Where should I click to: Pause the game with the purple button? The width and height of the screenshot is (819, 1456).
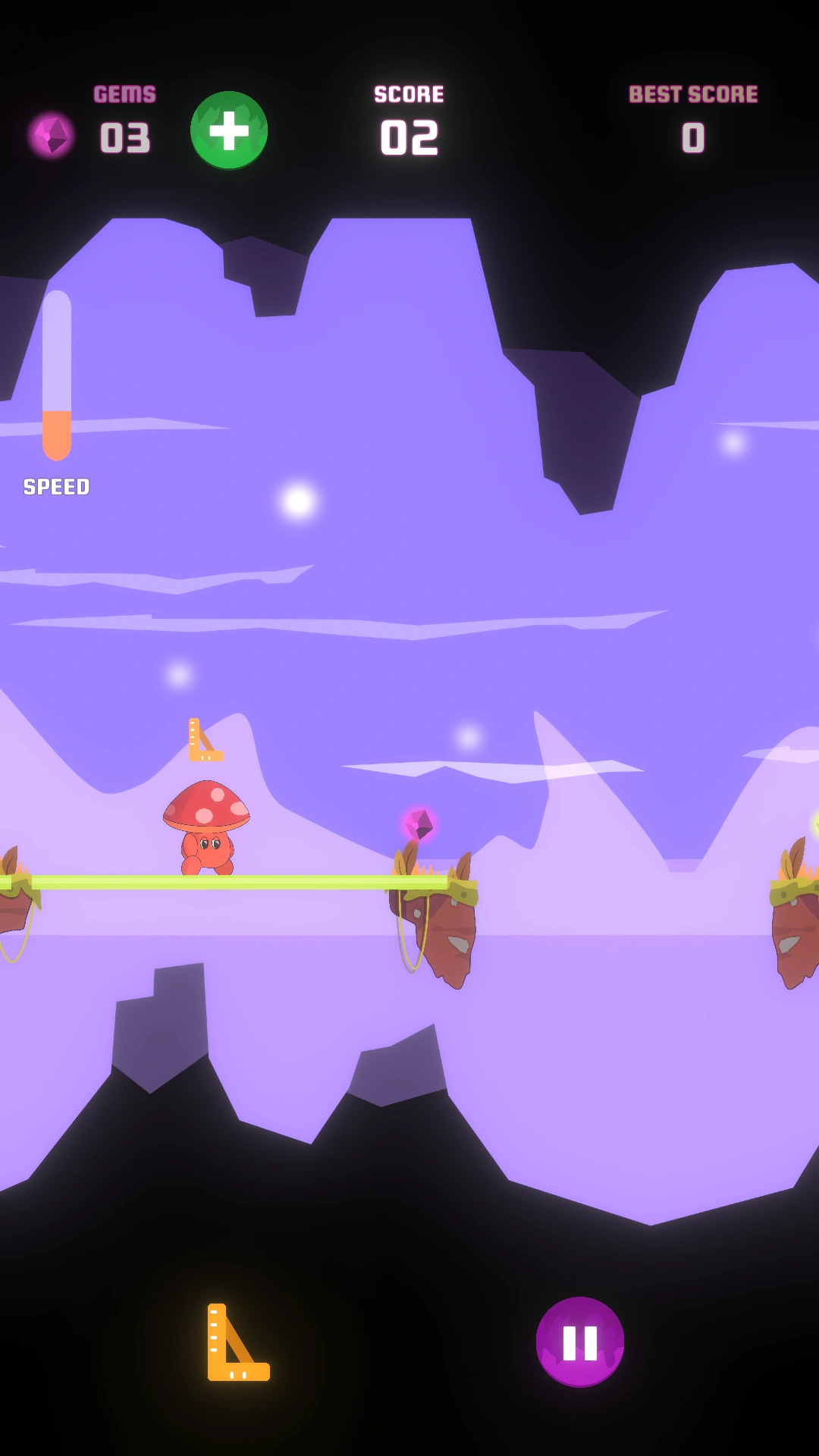click(580, 1341)
